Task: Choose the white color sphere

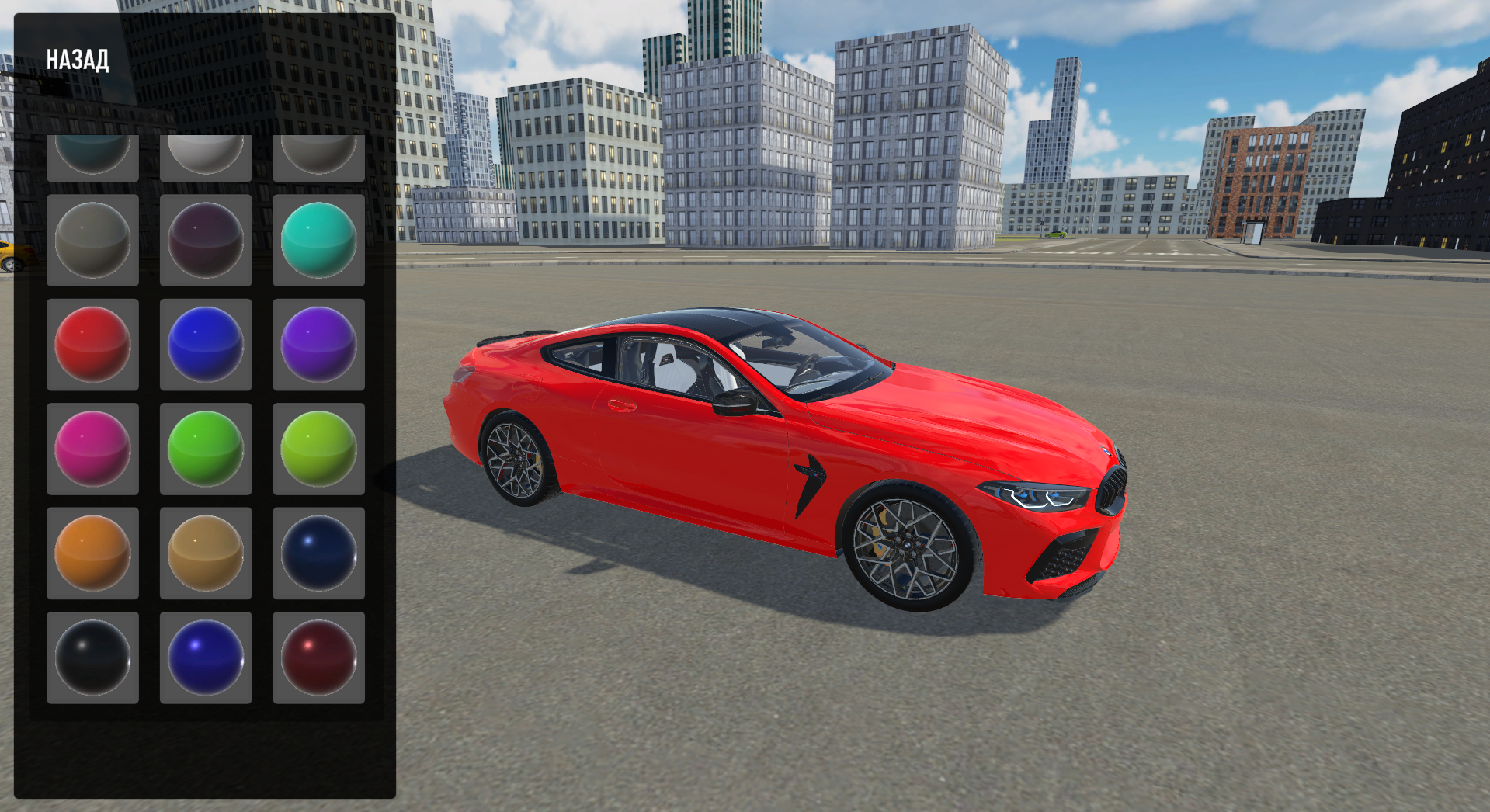Action: pyautogui.click(x=206, y=155)
